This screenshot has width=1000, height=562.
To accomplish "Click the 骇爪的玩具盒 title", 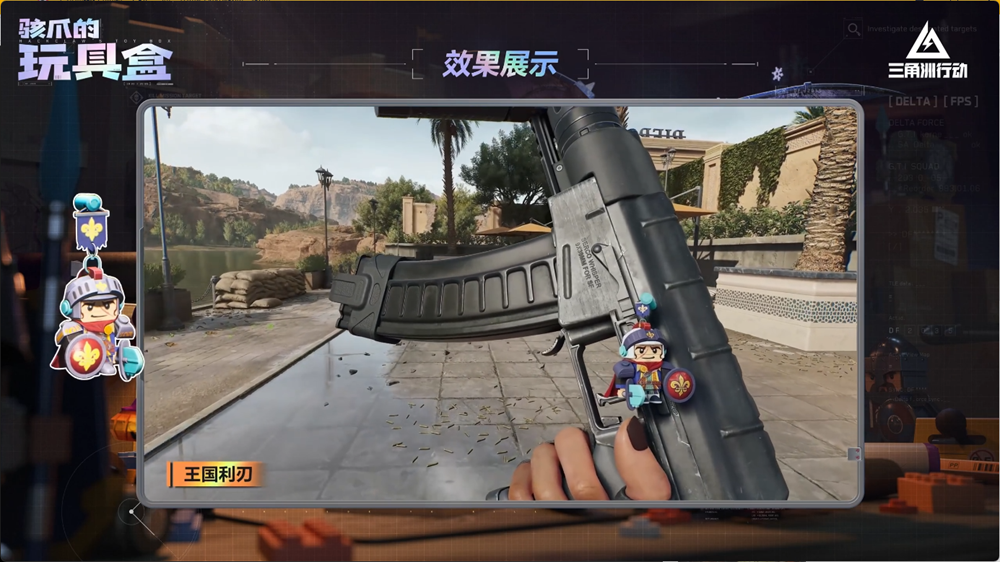I will coord(95,50).
